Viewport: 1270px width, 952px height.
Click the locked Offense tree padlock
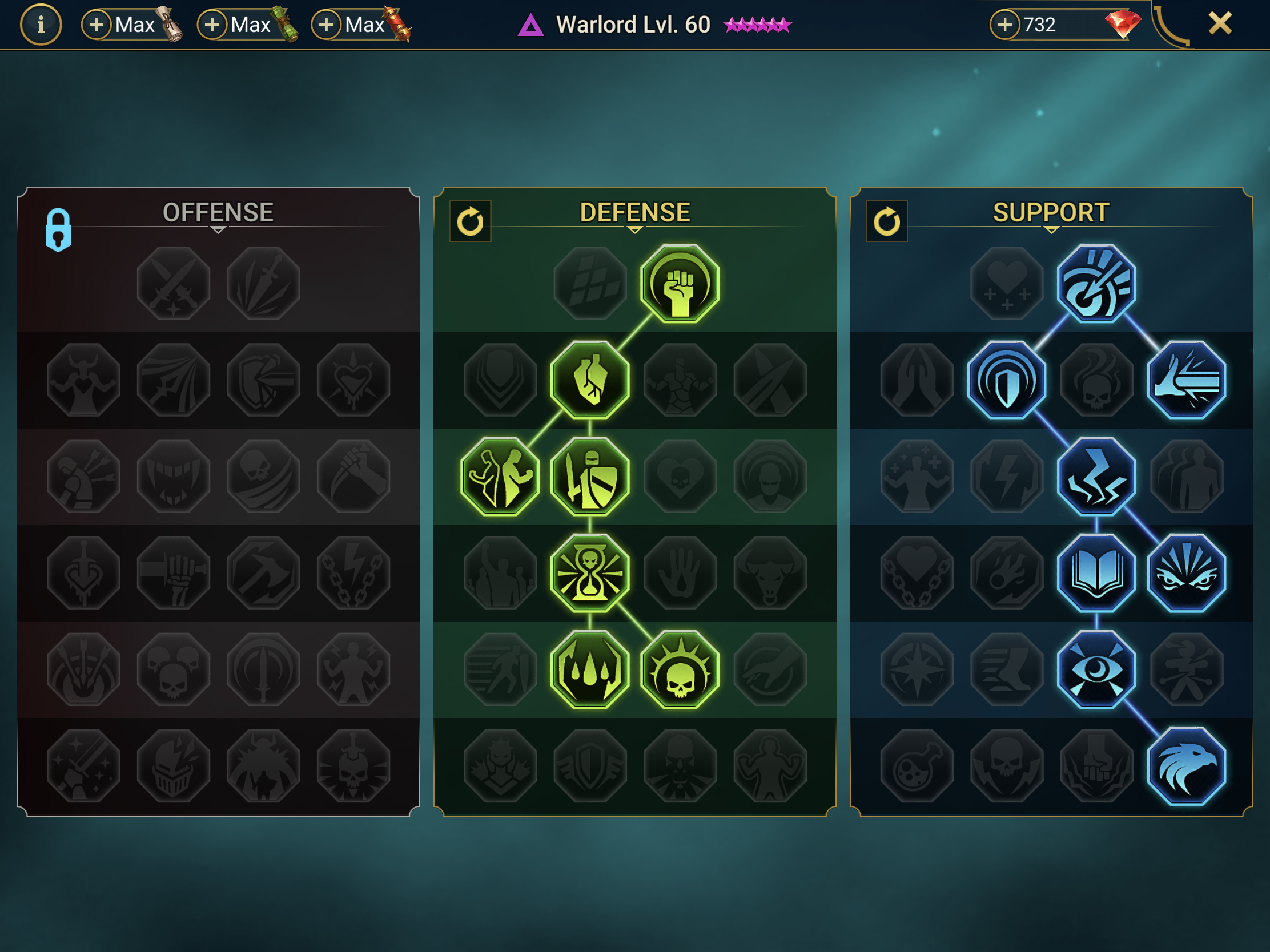[58, 229]
